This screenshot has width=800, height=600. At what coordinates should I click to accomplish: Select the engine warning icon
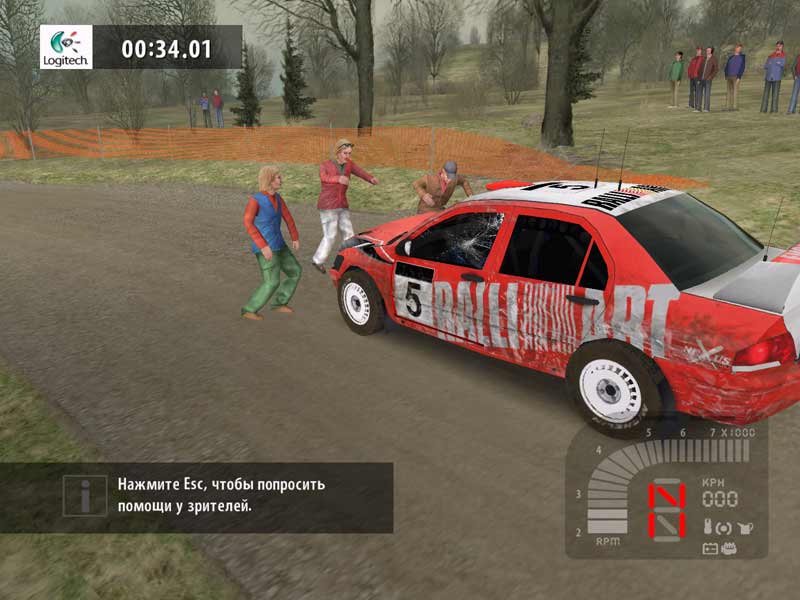731,547
